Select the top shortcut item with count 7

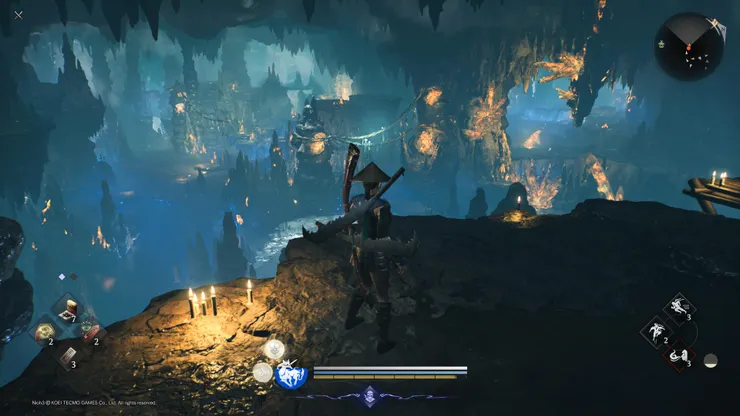(66, 309)
